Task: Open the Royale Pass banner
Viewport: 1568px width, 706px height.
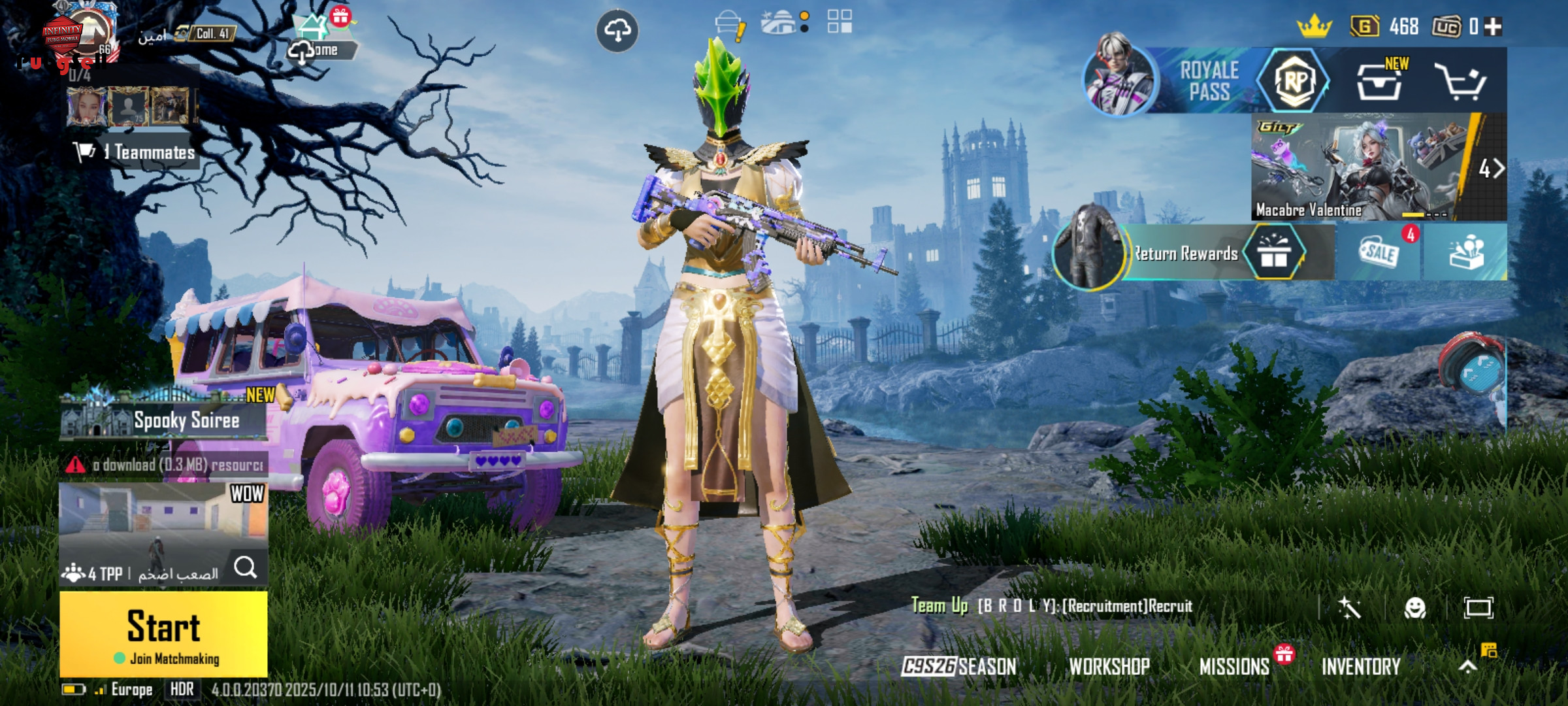Action: (x=1209, y=80)
